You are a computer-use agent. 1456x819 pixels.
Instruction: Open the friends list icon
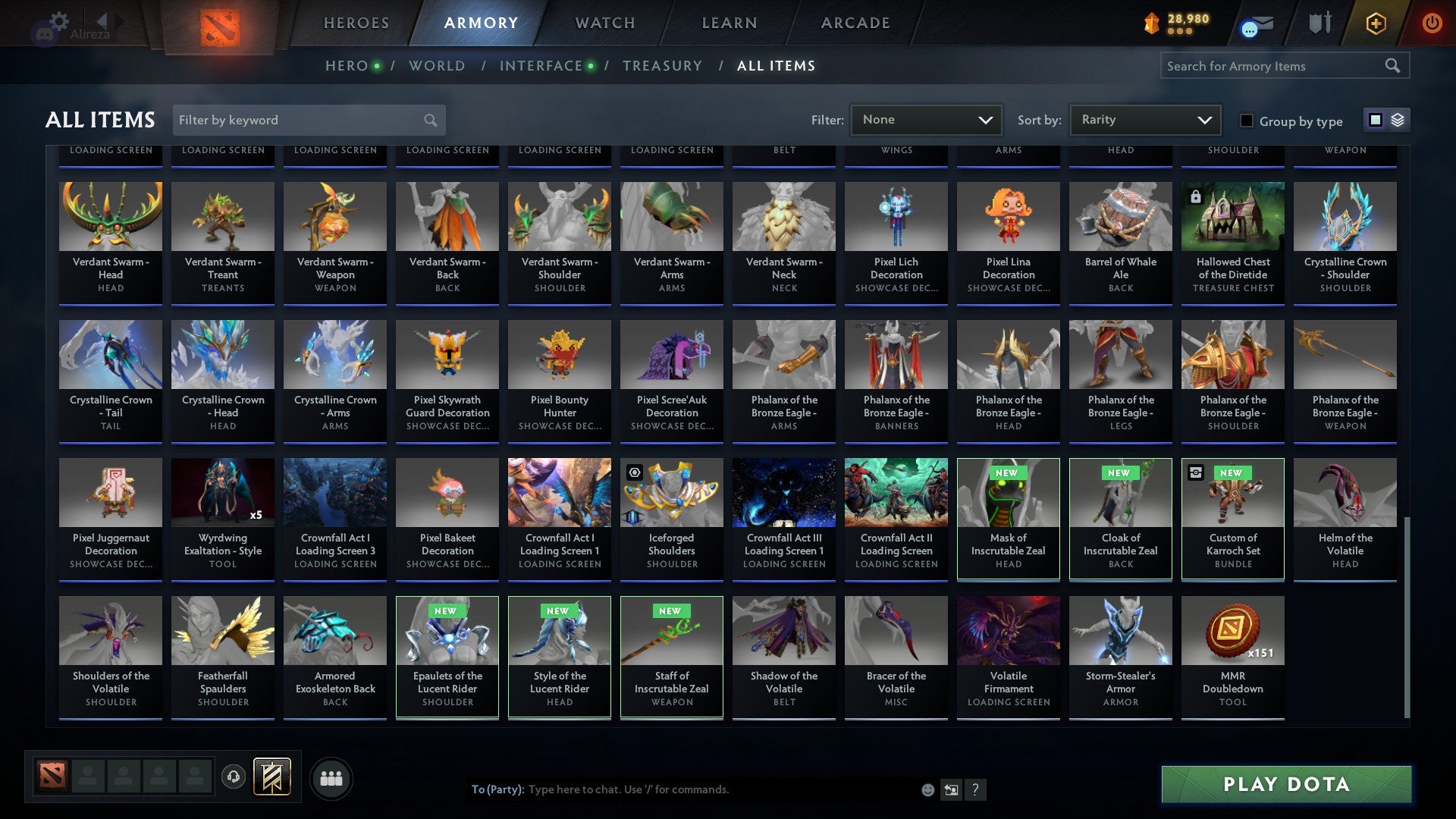(331, 777)
